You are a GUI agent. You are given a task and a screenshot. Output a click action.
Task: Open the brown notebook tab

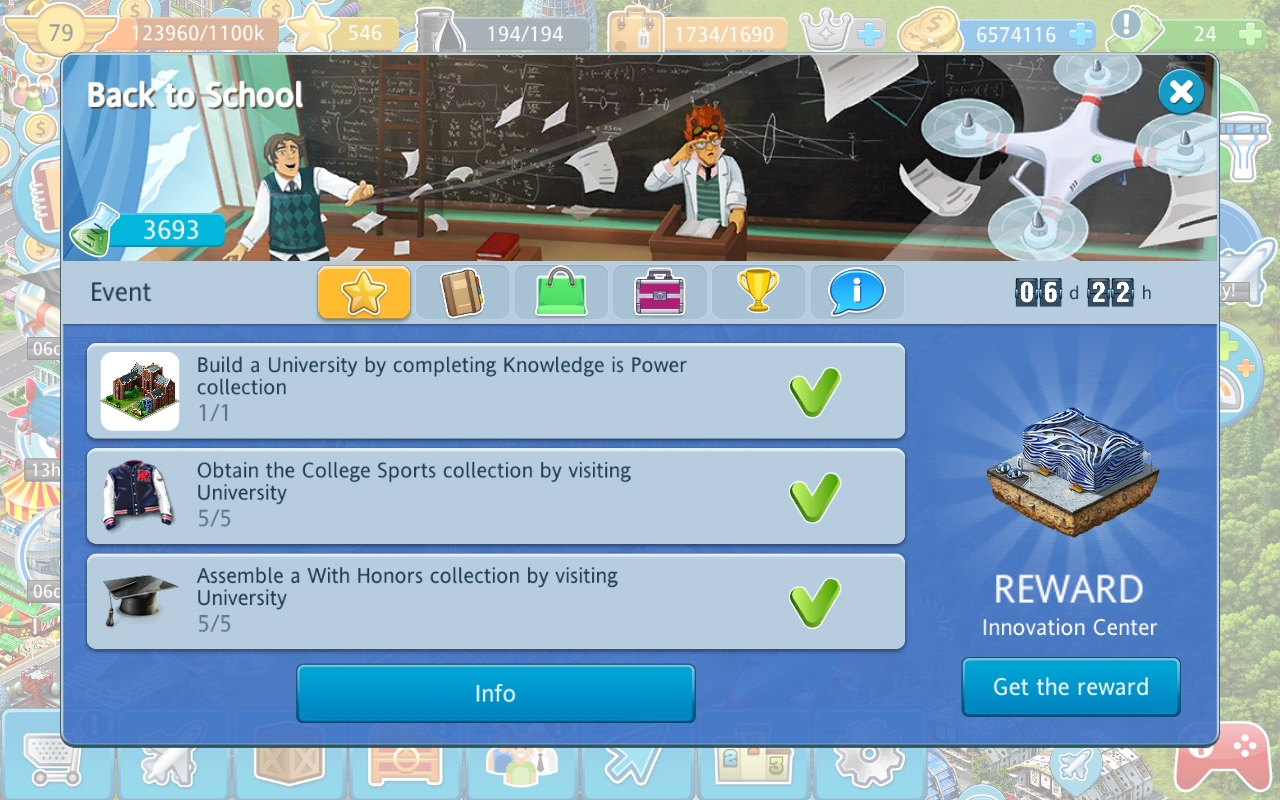tap(462, 292)
